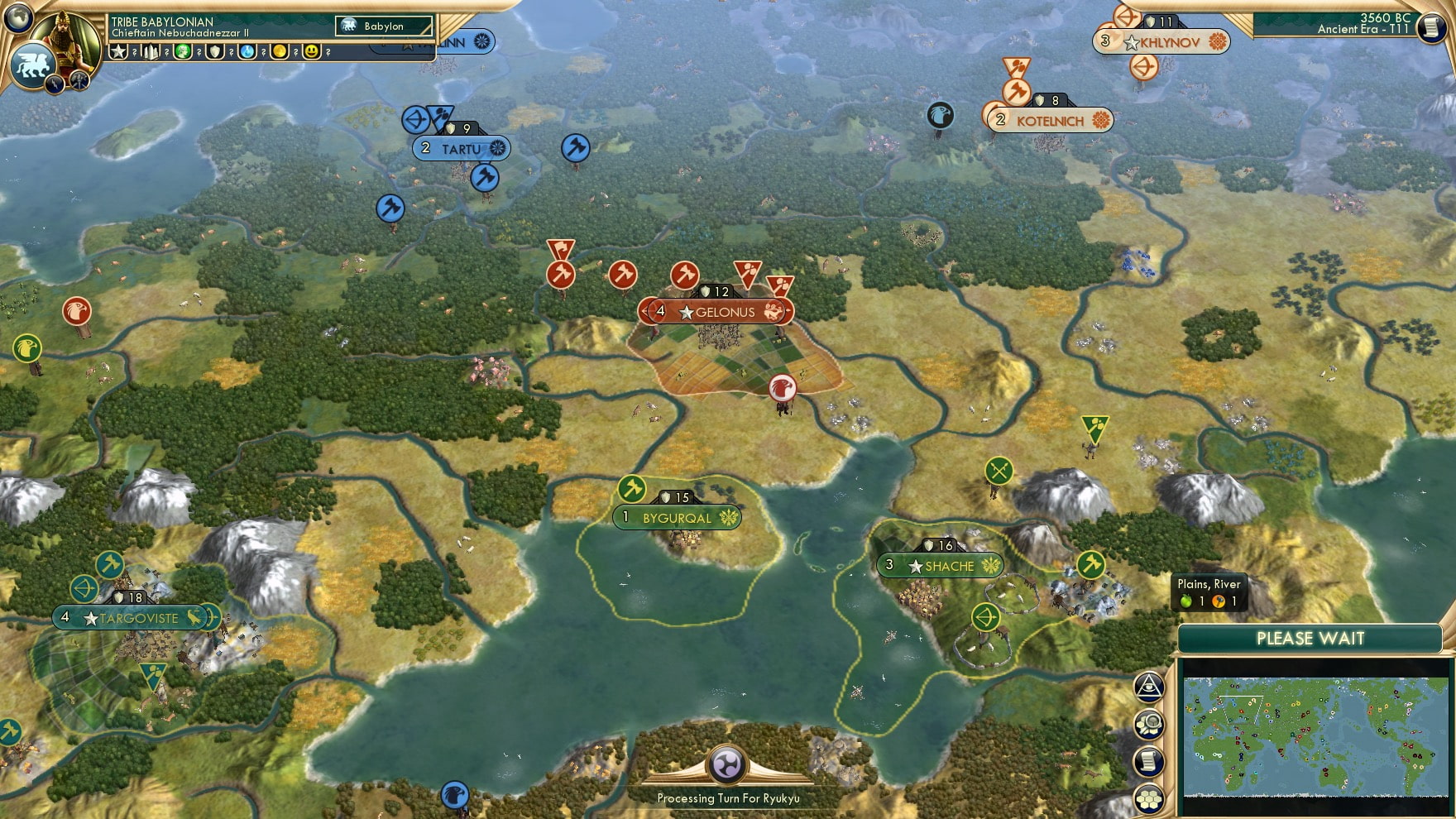Click the Please Wait turn button
The width and height of the screenshot is (1456, 819).
1310,639
